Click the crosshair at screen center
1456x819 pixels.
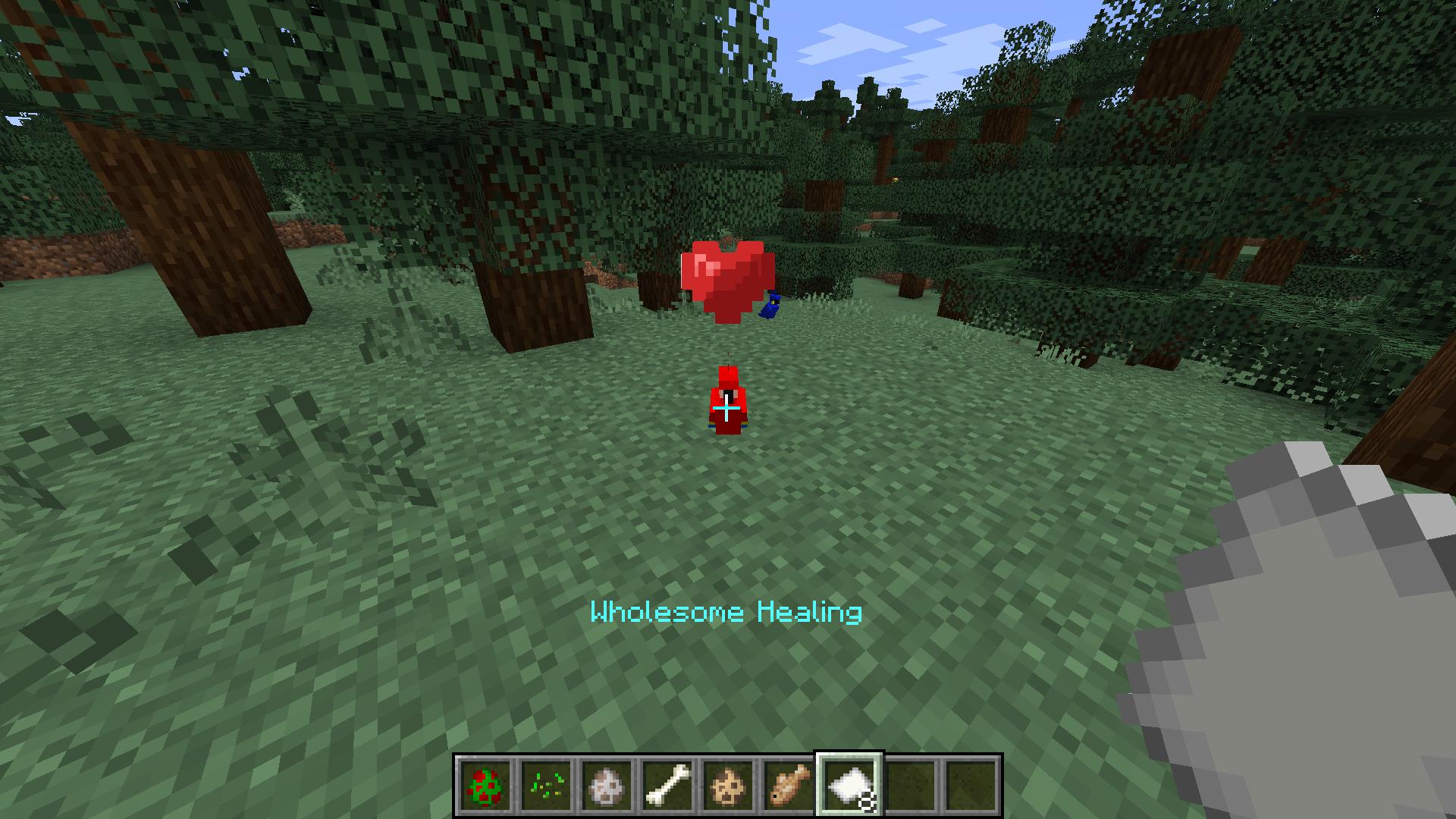728,409
